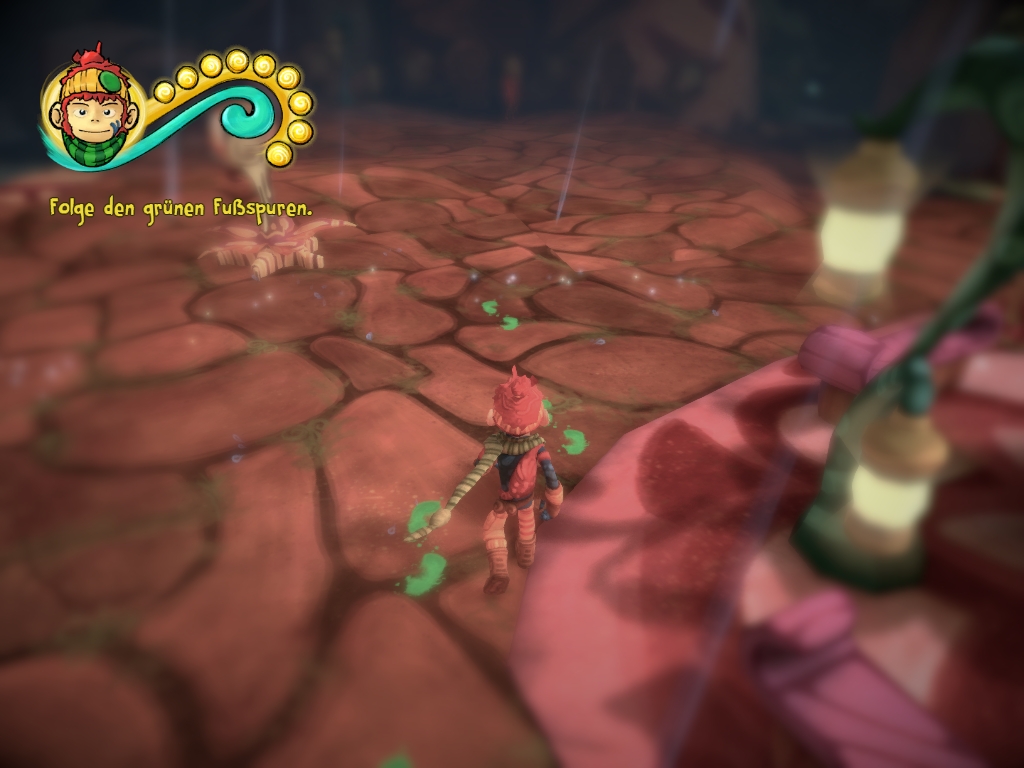Select the objective "Folge den grünen Fußspuren"
The image size is (1024, 768).
coord(181,209)
